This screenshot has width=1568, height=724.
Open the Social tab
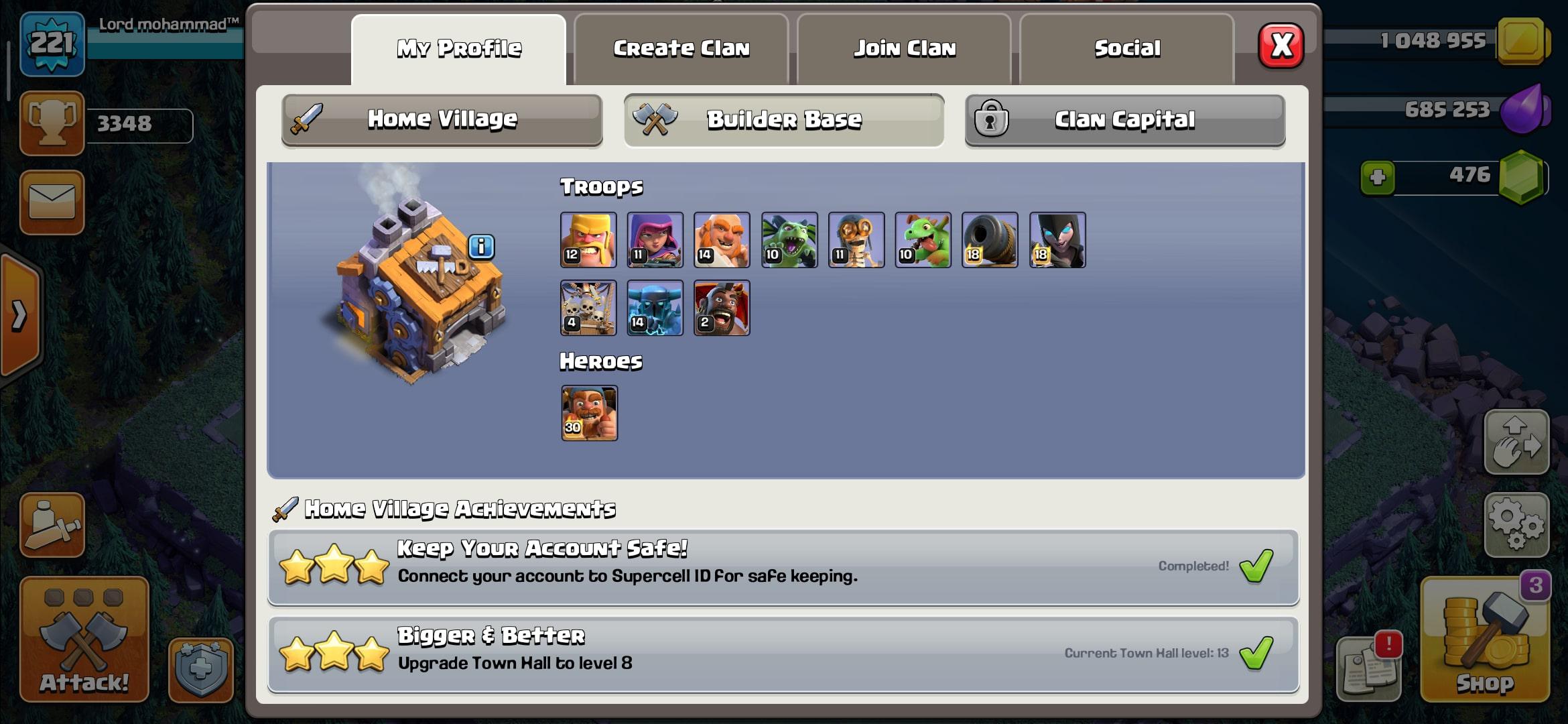pyautogui.click(x=1127, y=49)
